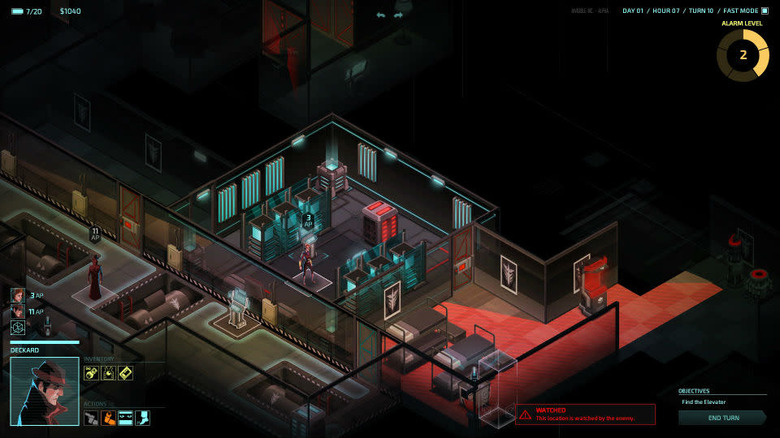Image resolution: width=780 pixels, height=438 pixels.
Task: Select the middle inventory item slot
Action: click(x=108, y=373)
